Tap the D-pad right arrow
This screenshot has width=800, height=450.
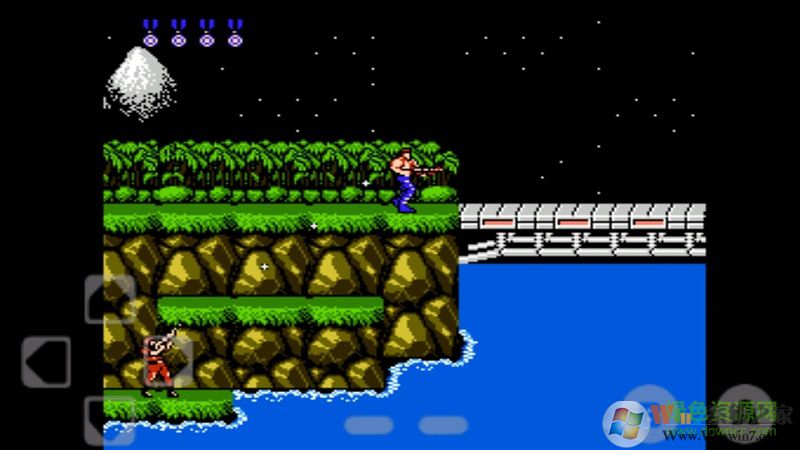point(170,362)
